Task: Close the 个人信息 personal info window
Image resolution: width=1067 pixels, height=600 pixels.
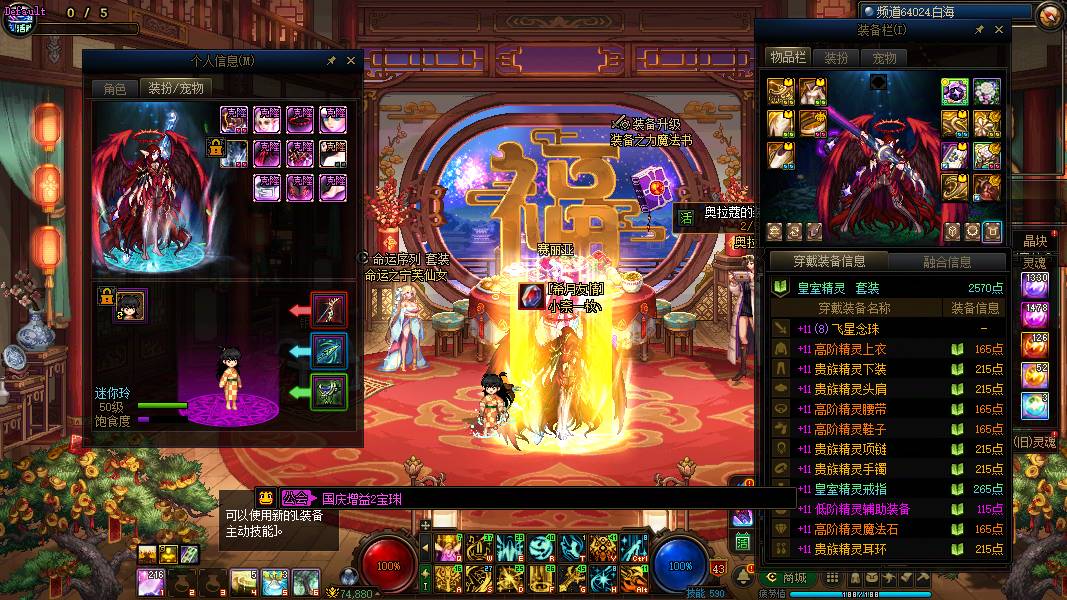Action: pos(351,61)
